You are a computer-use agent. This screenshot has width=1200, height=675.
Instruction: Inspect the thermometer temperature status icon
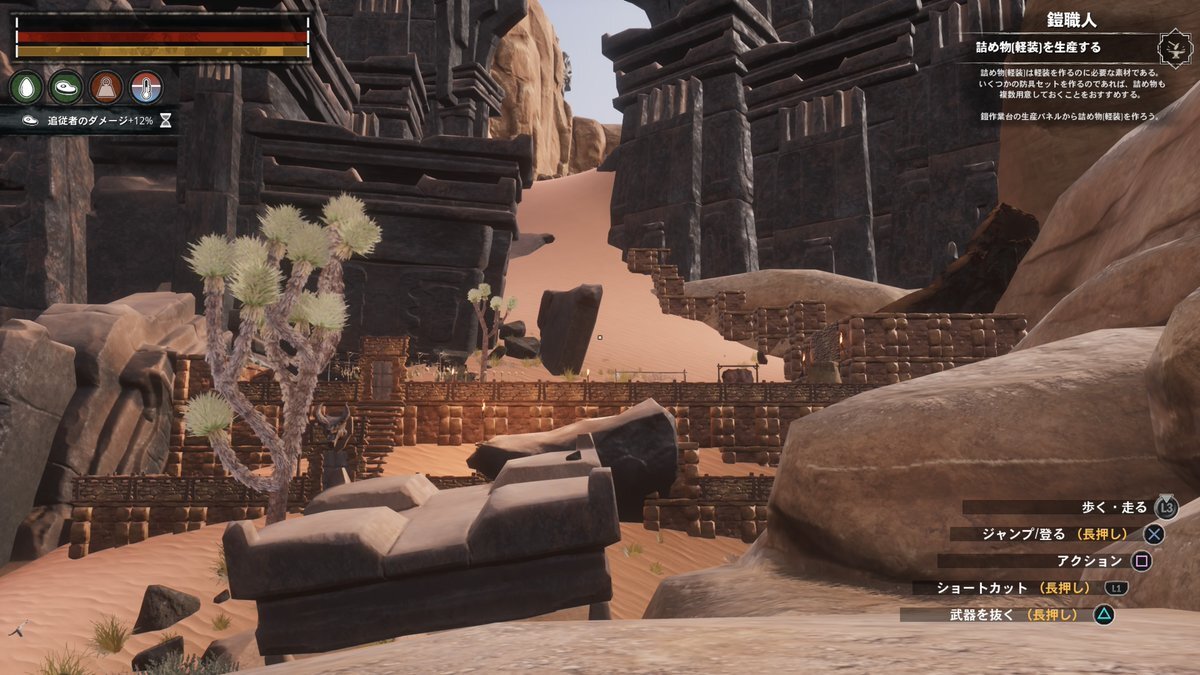point(146,87)
